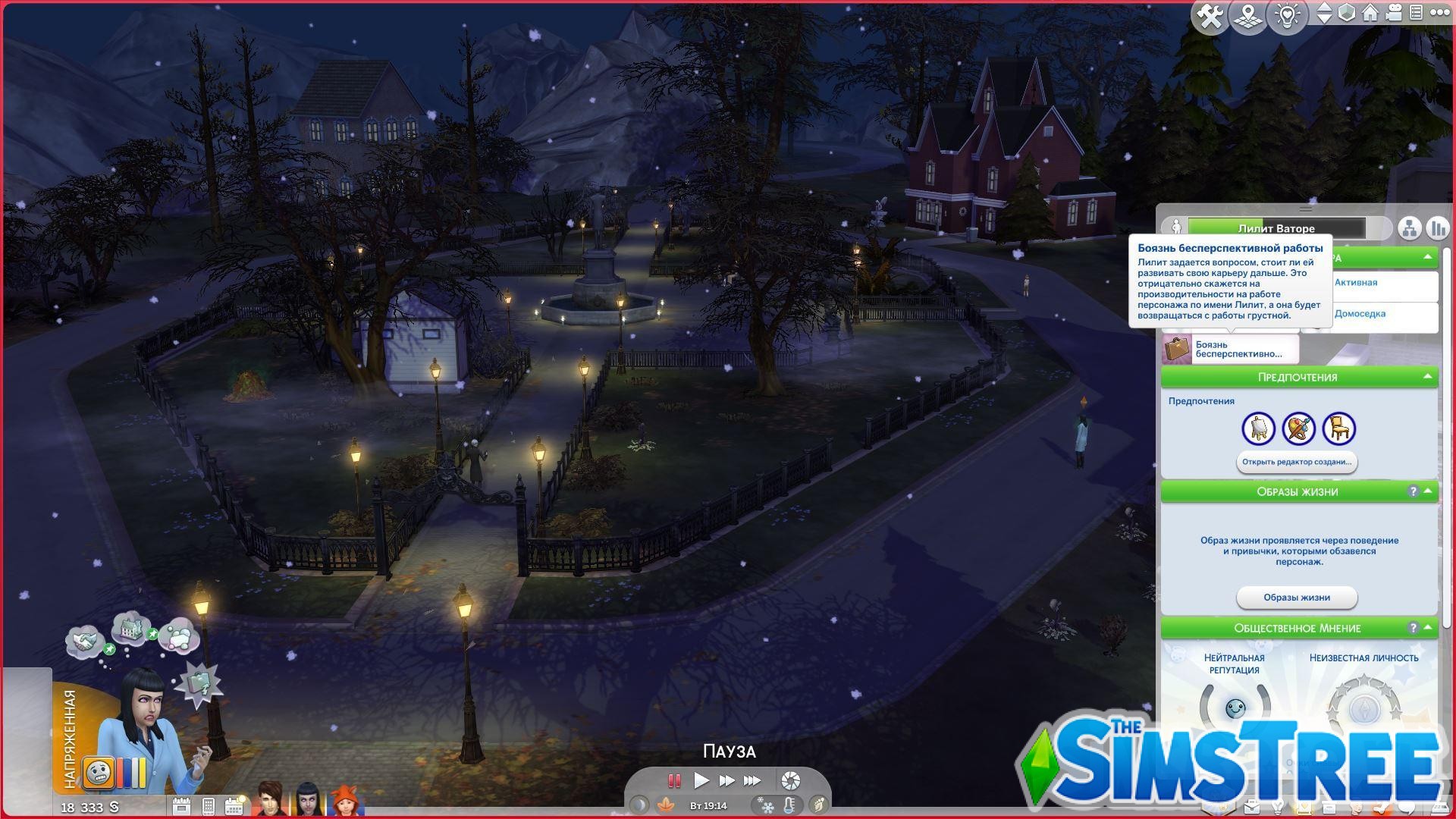
Task: Open Build Mode with the hammer and wrench icon
Action: coord(1210,13)
